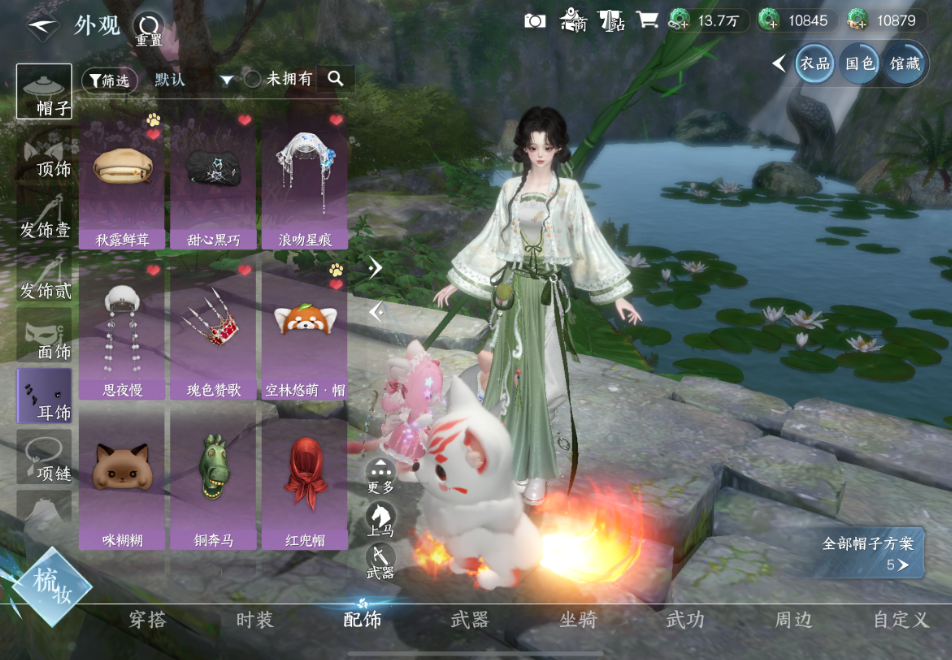Select the 秋露鲜茸 hat item

121,180
